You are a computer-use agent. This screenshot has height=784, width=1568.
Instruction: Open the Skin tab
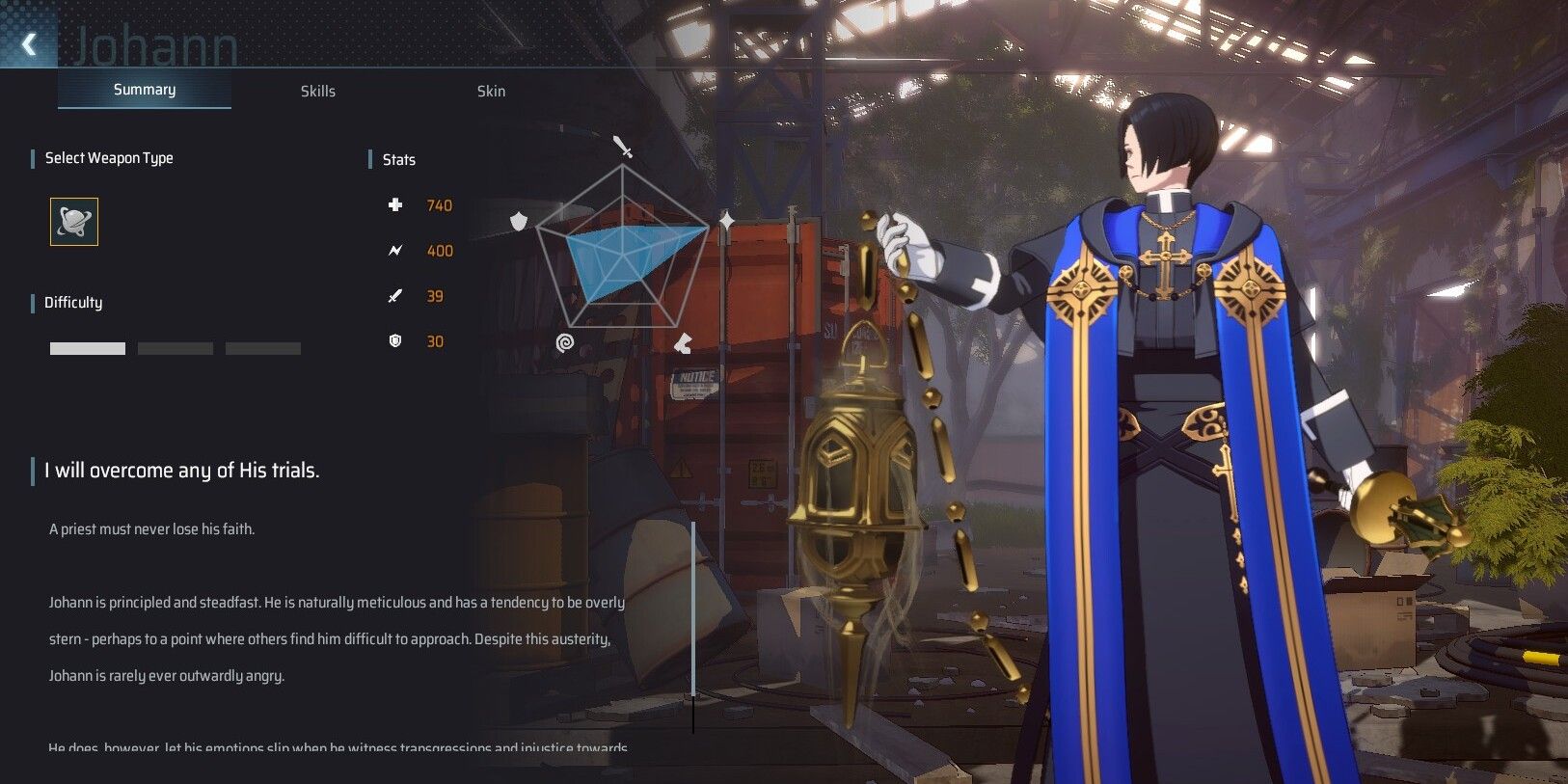click(x=492, y=91)
